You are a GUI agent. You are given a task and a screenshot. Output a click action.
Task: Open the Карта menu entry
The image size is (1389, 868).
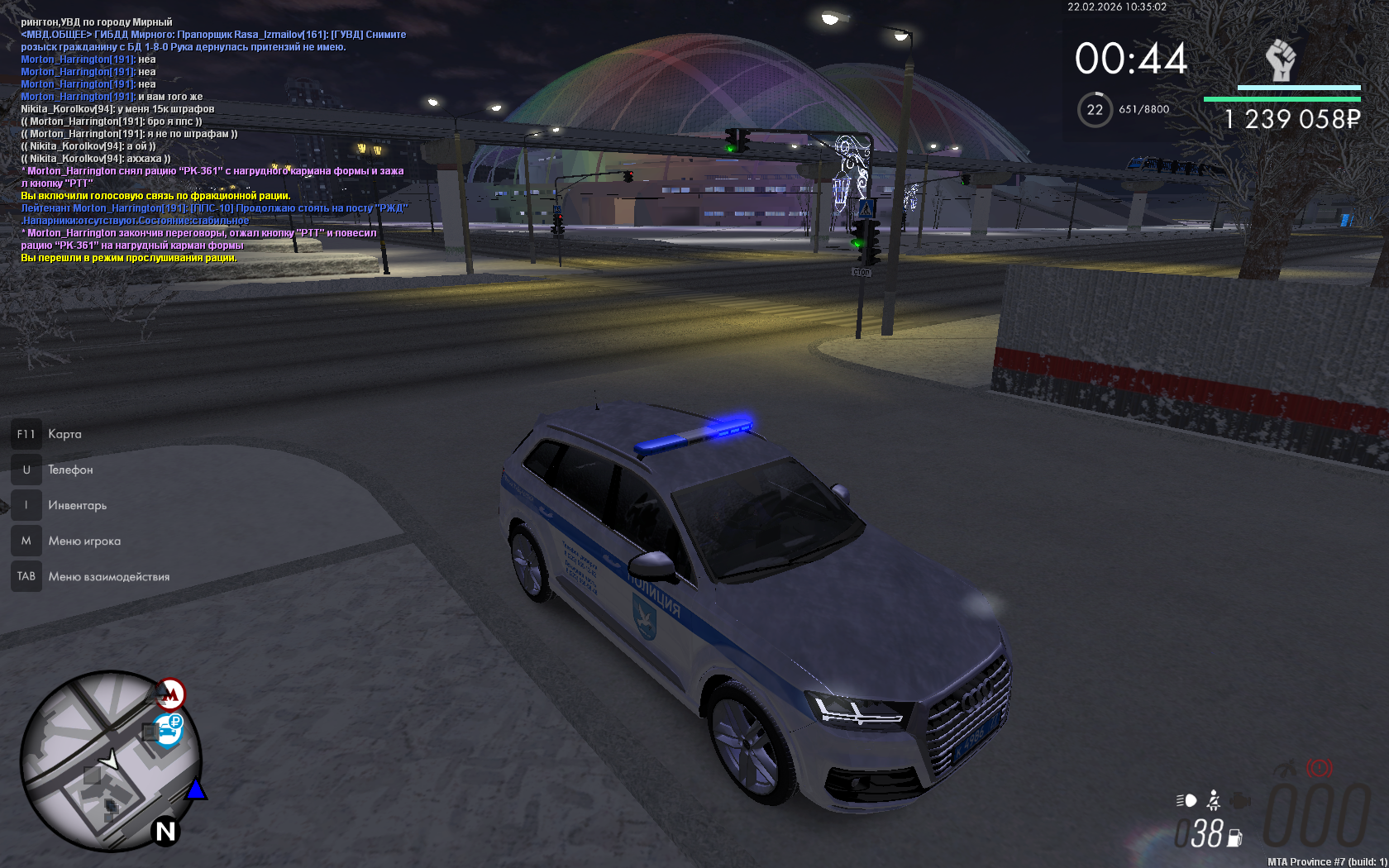coord(64,434)
